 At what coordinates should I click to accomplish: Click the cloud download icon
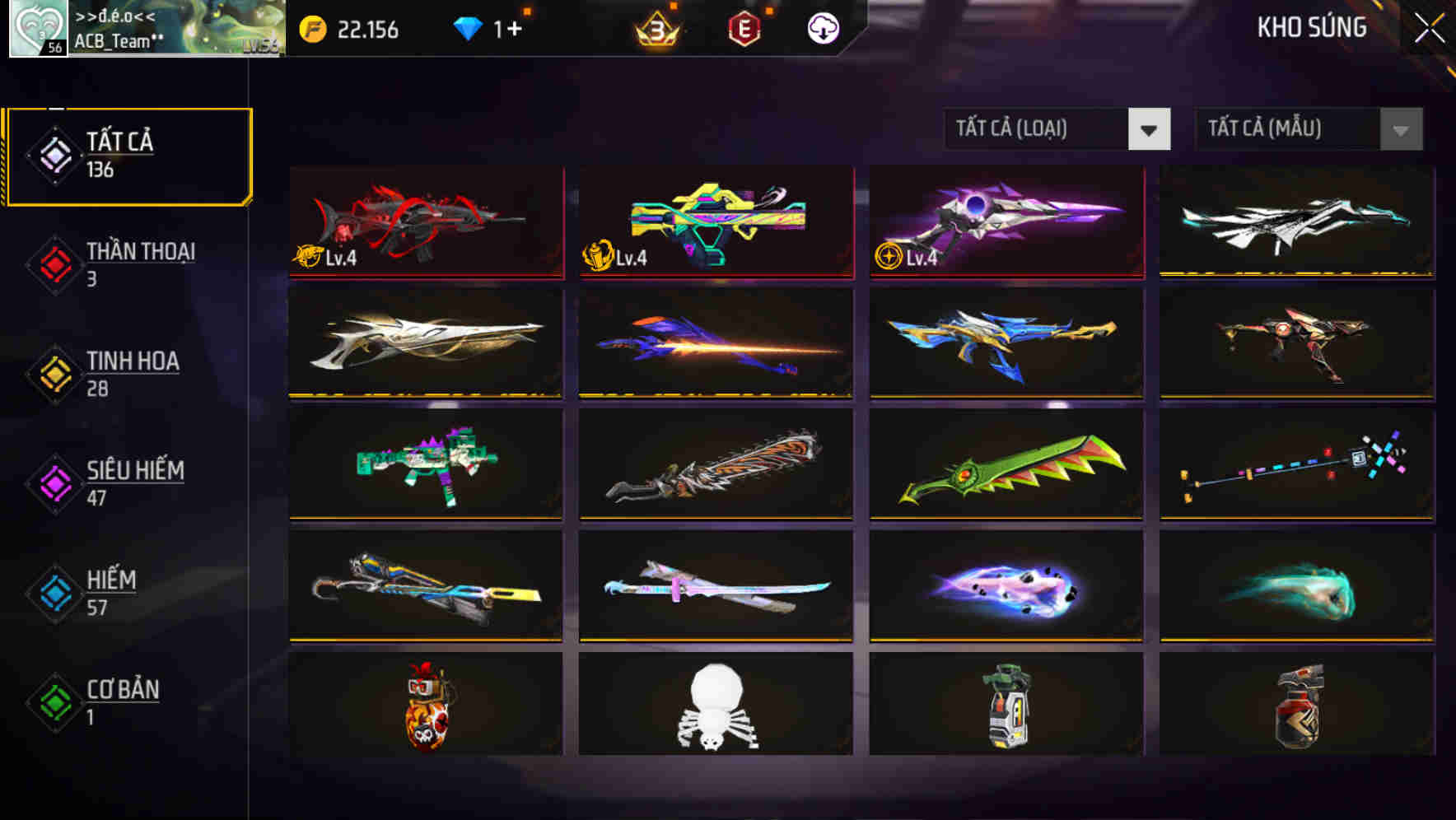pos(823,27)
